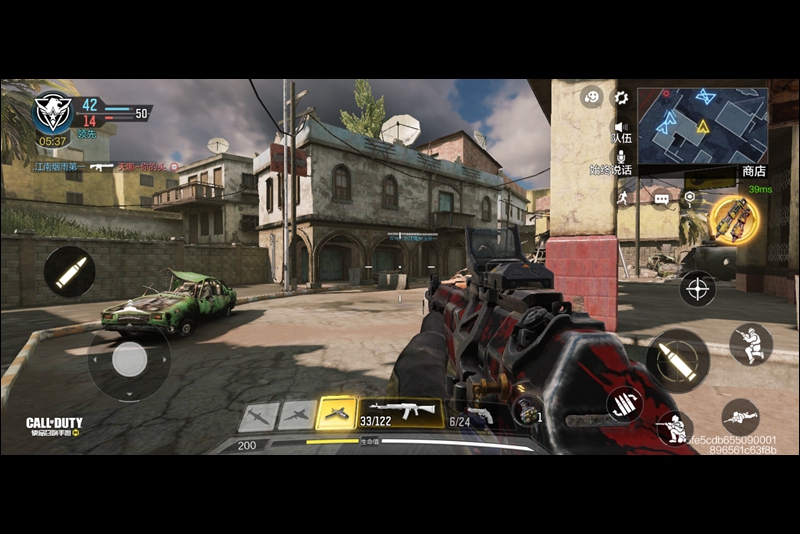Open the emote and spray wheel

592,98
